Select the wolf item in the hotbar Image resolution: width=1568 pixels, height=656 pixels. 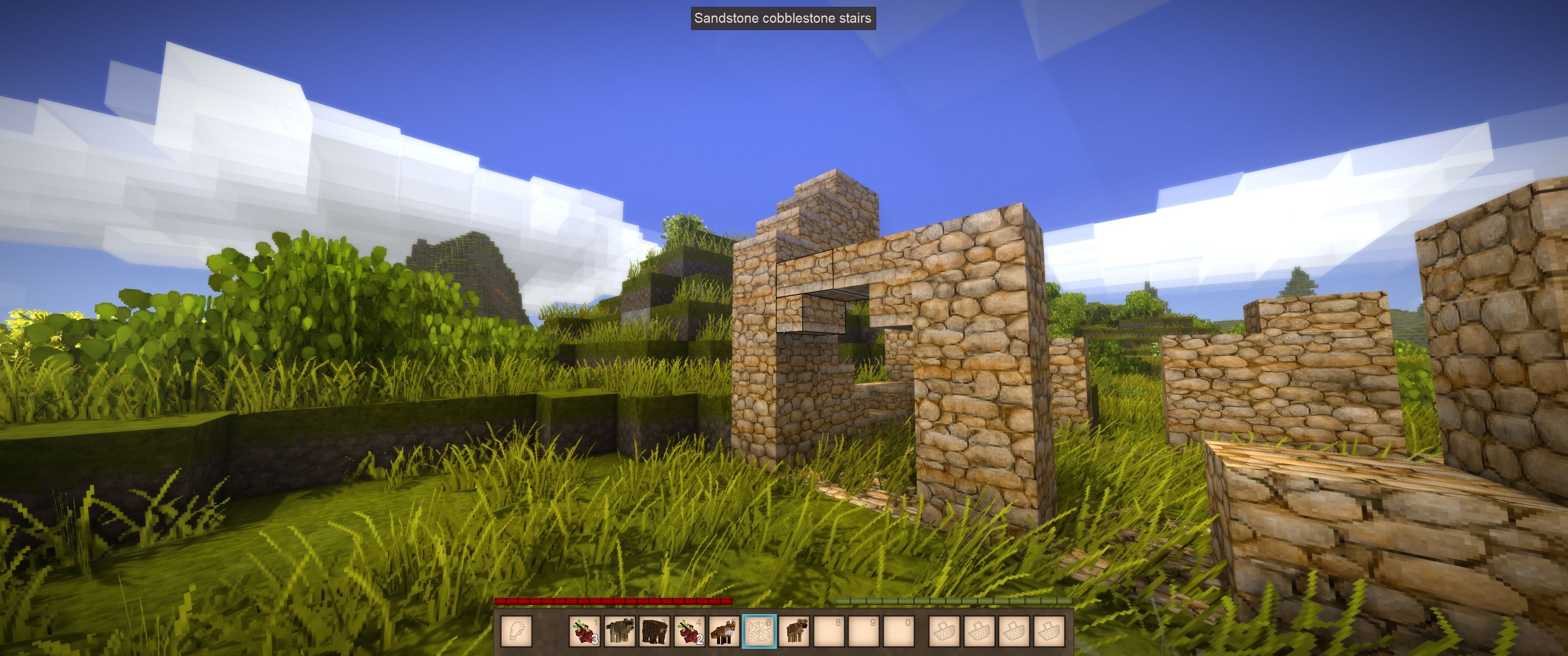619,631
